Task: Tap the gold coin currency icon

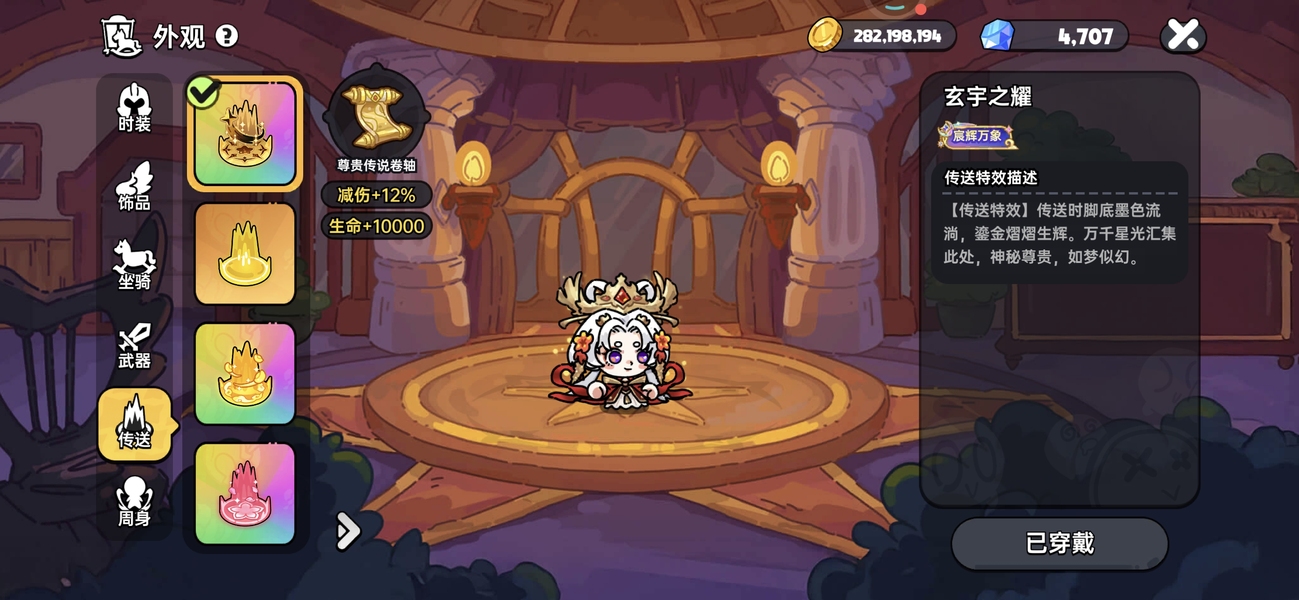Action: click(x=826, y=36)
